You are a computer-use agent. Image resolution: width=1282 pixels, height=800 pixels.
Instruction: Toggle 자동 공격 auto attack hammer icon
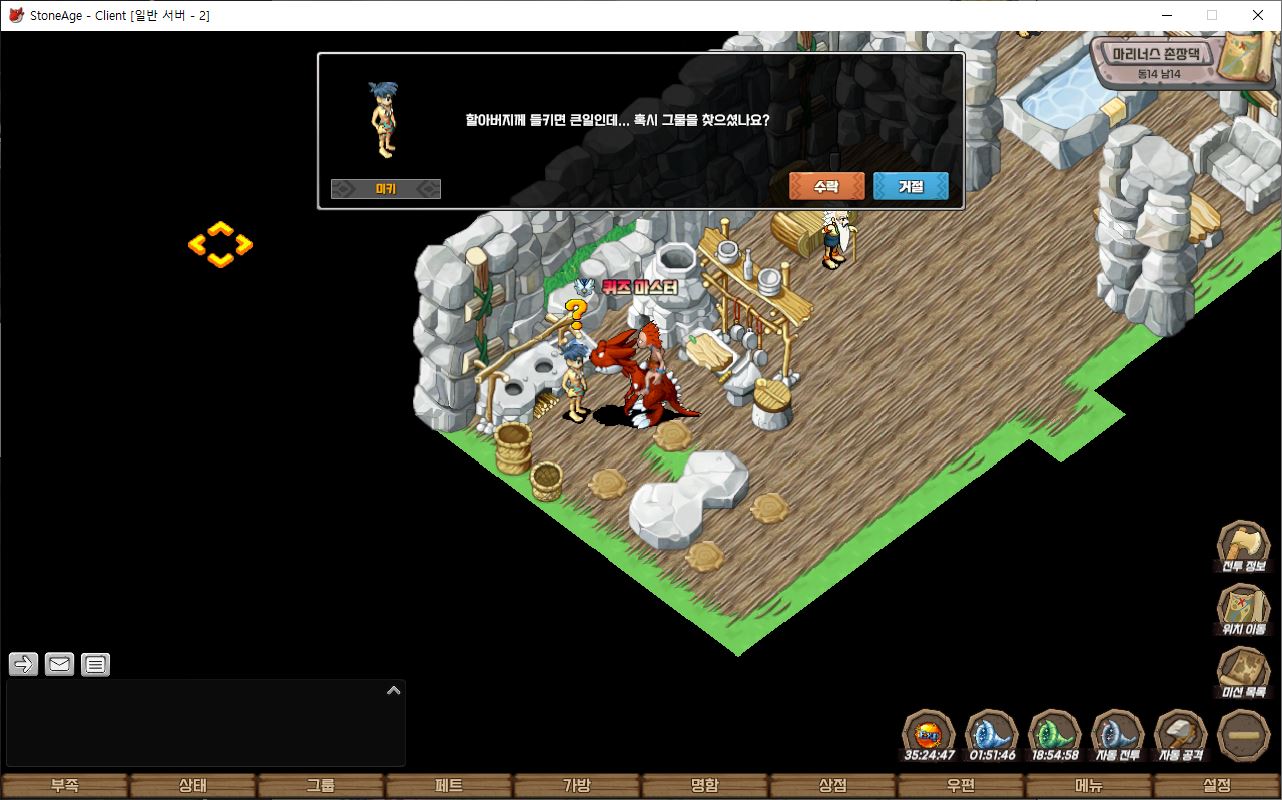coord(1181,736)
